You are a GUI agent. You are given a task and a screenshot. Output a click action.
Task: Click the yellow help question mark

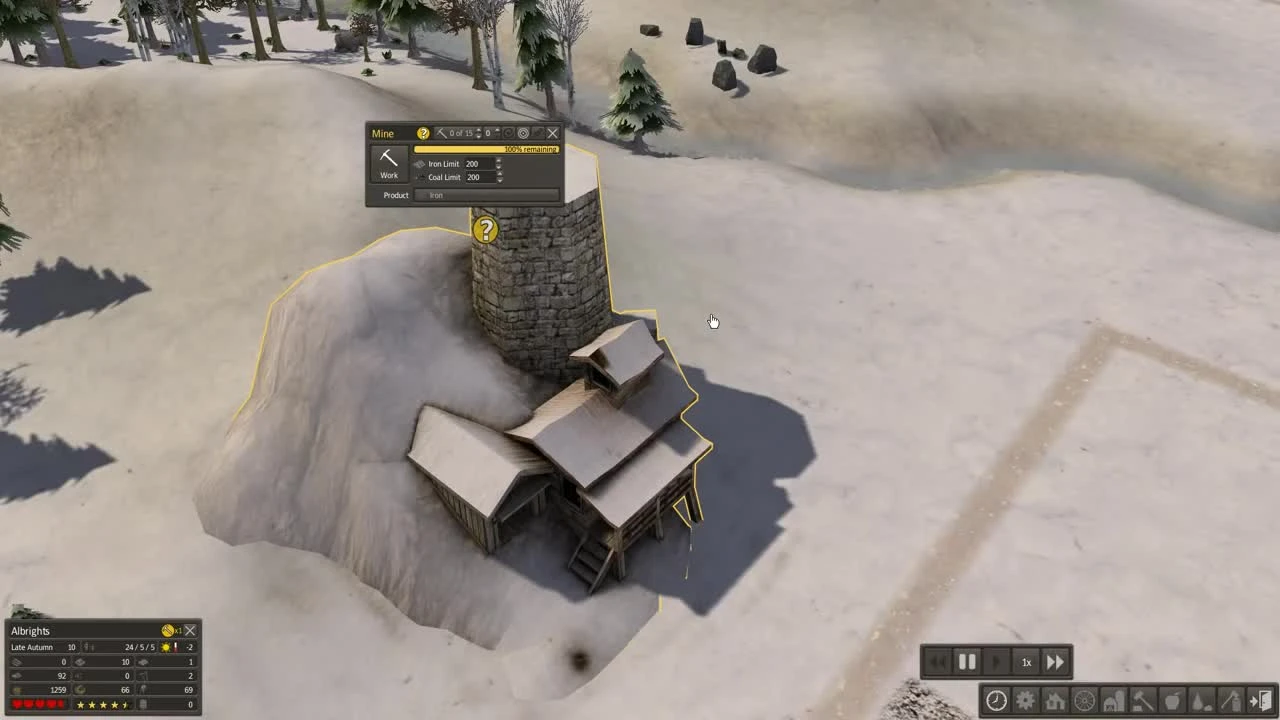tap(423, 133)
